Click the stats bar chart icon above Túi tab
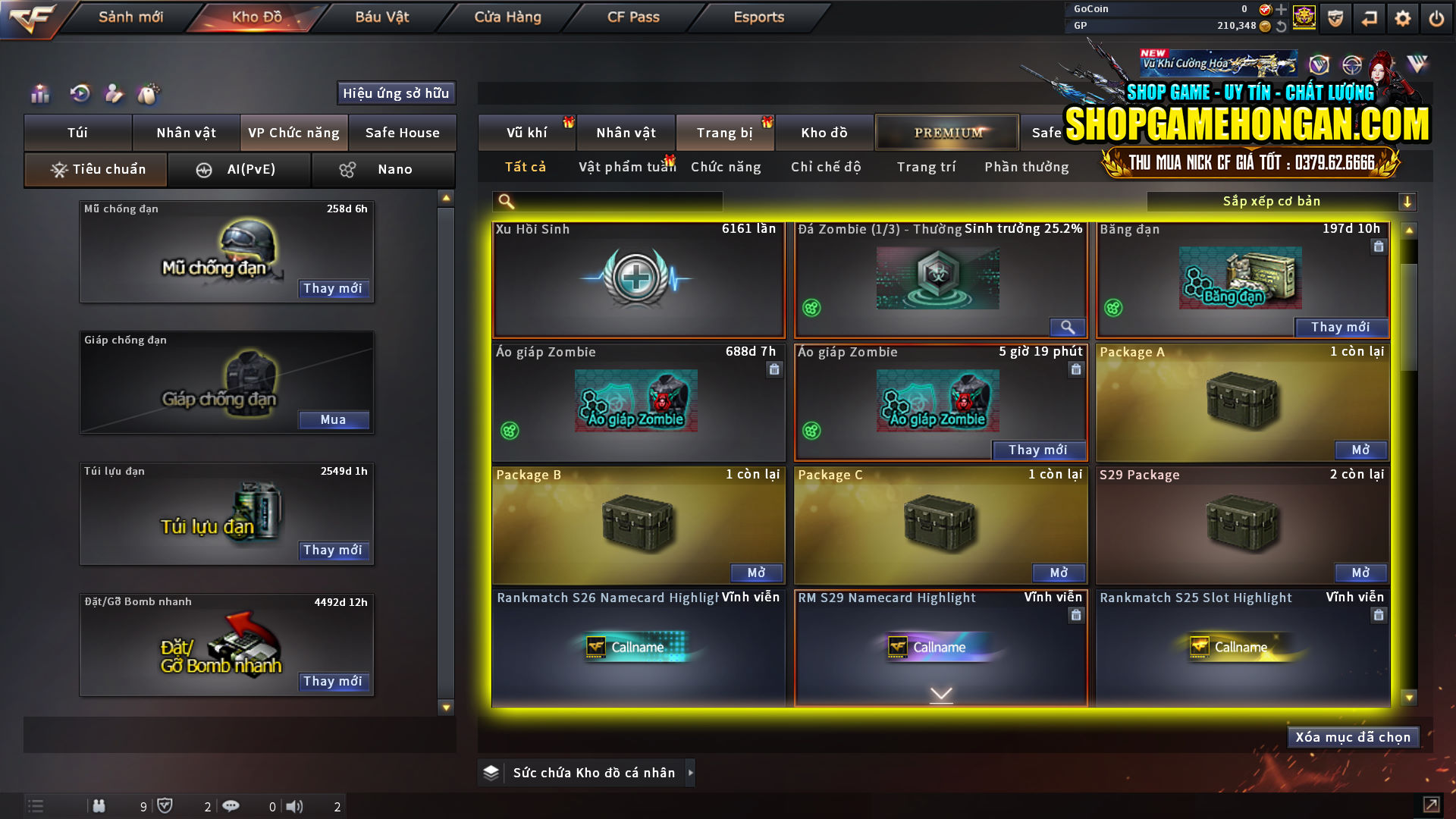1456x819 pixels. click(39, 93)
